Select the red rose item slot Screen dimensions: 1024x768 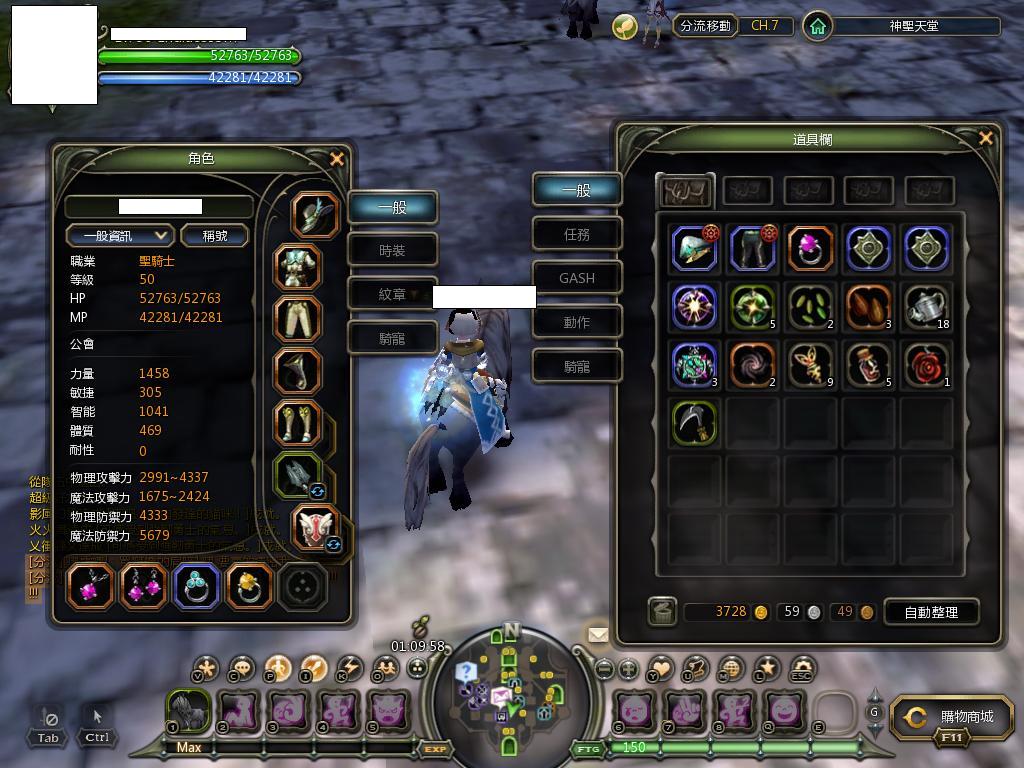(x=927, y=365)
